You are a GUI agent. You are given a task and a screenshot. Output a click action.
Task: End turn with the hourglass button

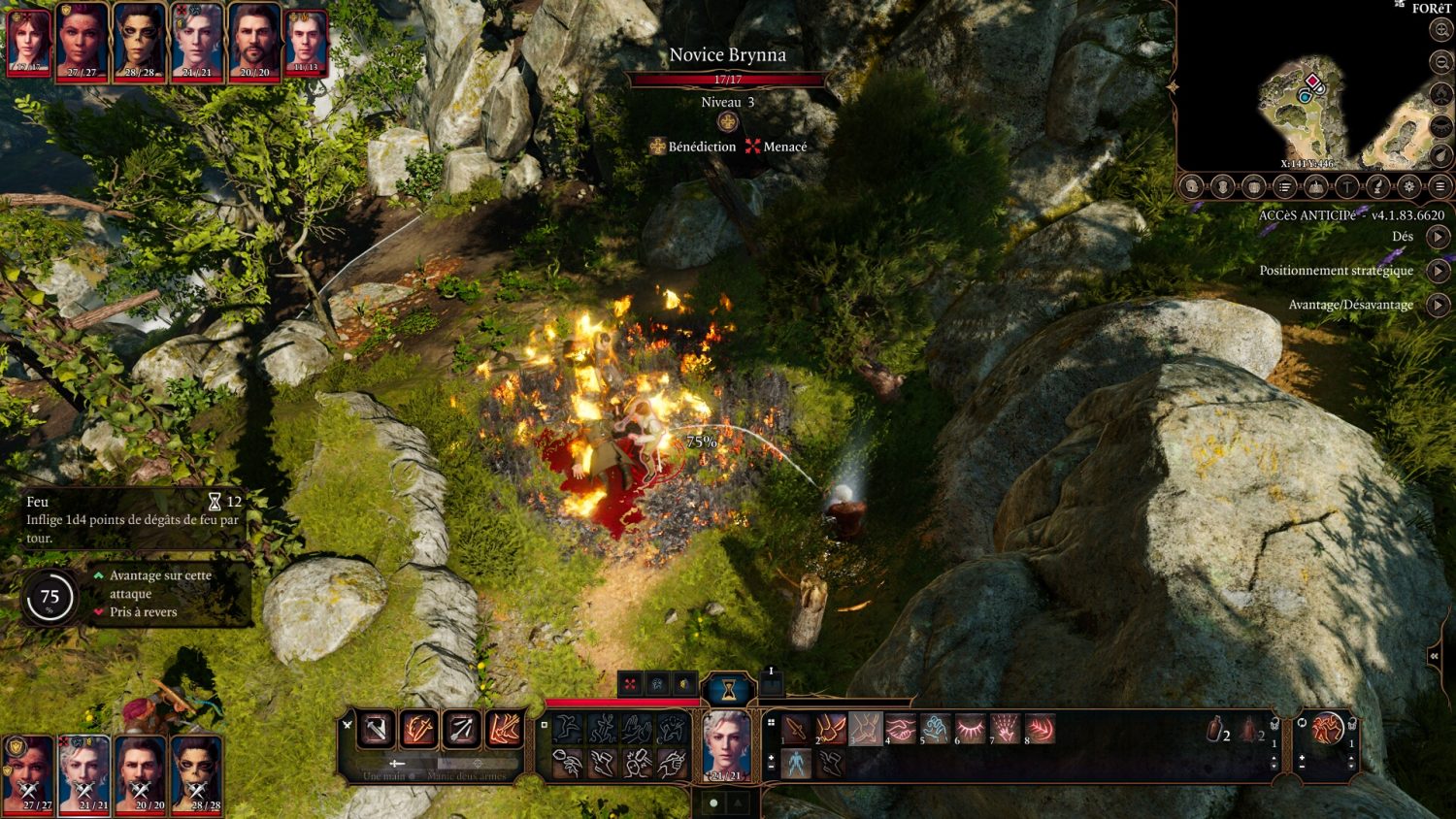727,690
